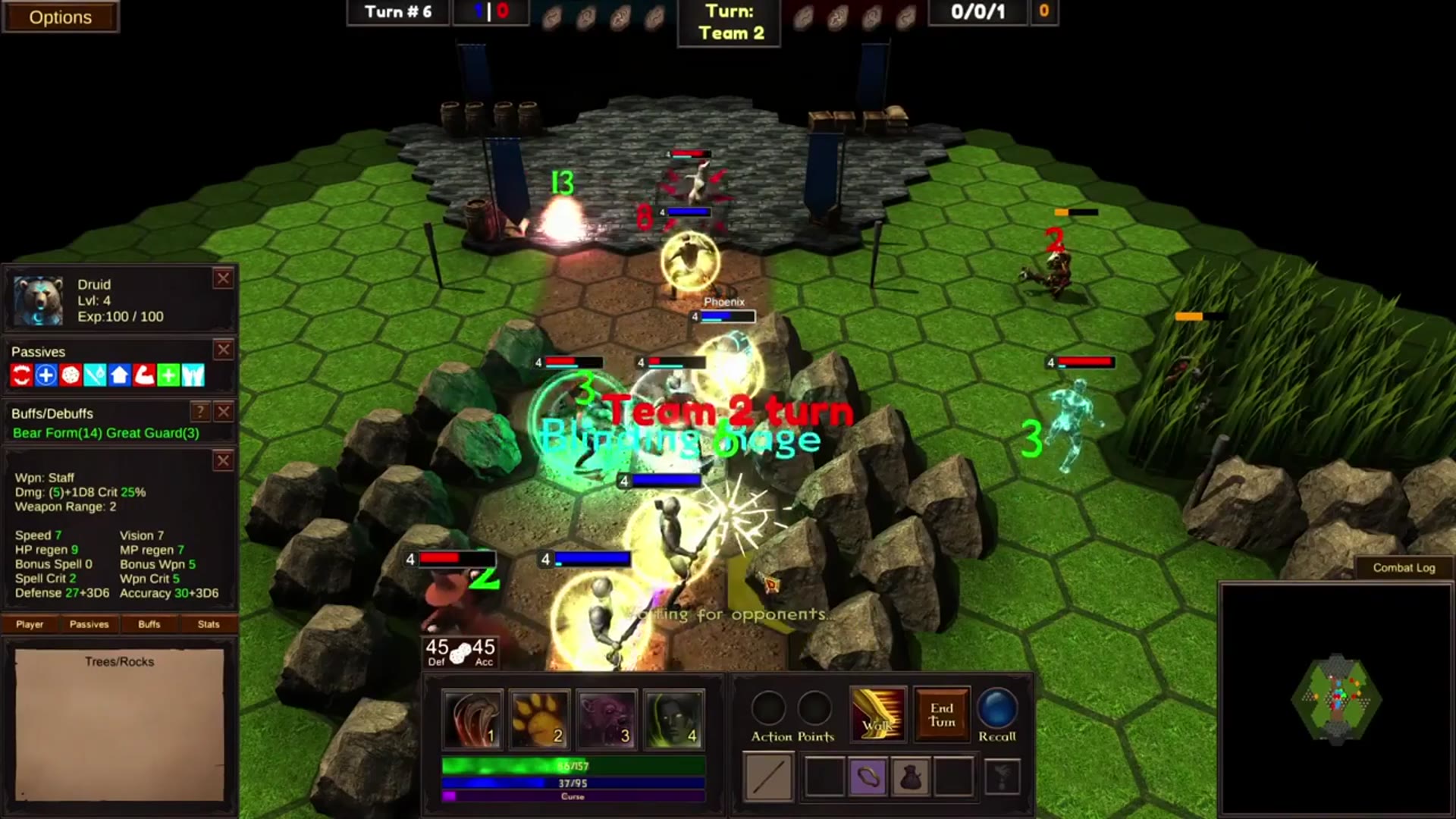This screenshot has height=819, width=1456.
Task: Click the Druid bear portrait
Action: (36, 298)
